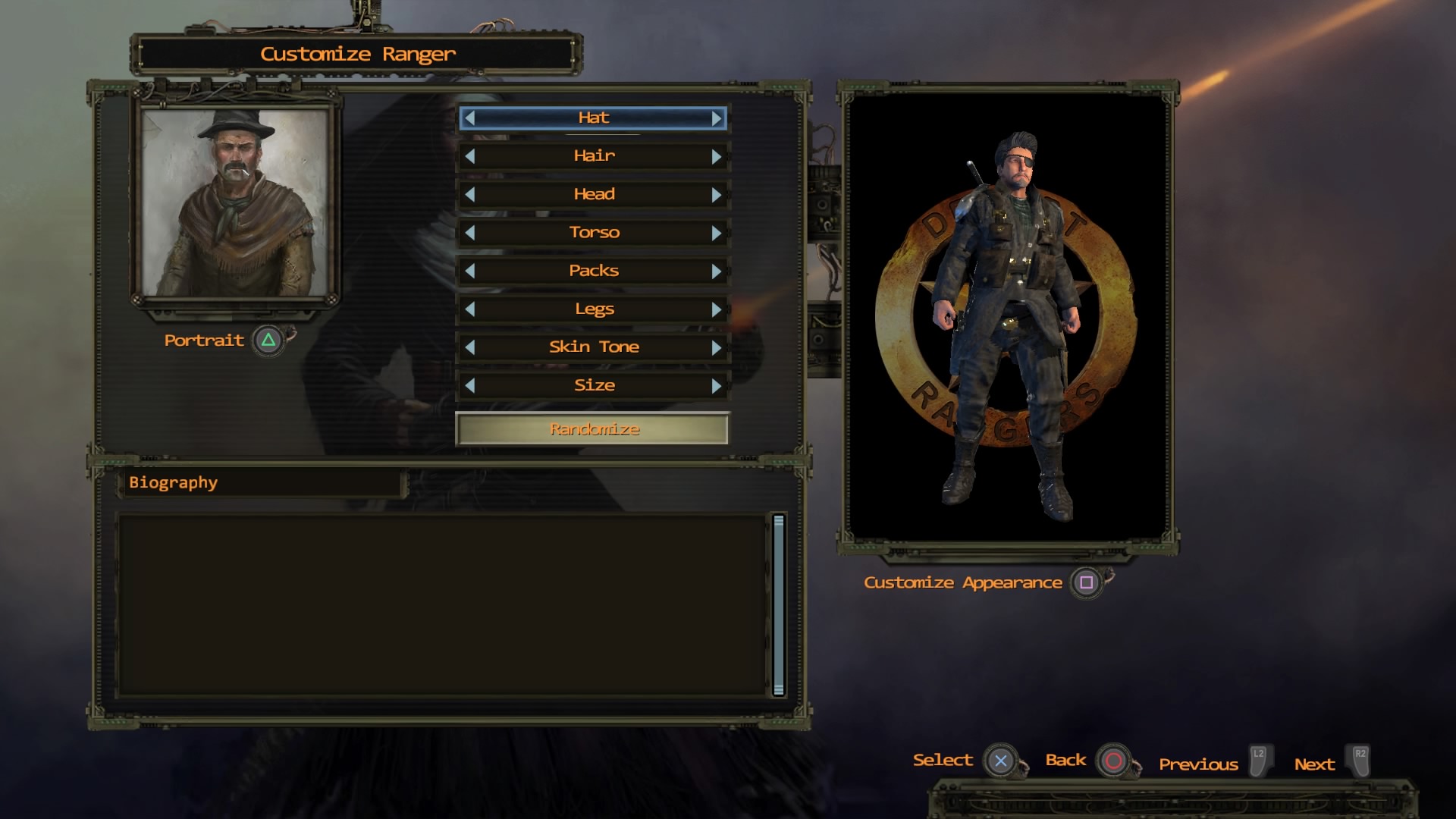
Task: Increase Size with the right arrow
Action: click(x=716, y=386)
